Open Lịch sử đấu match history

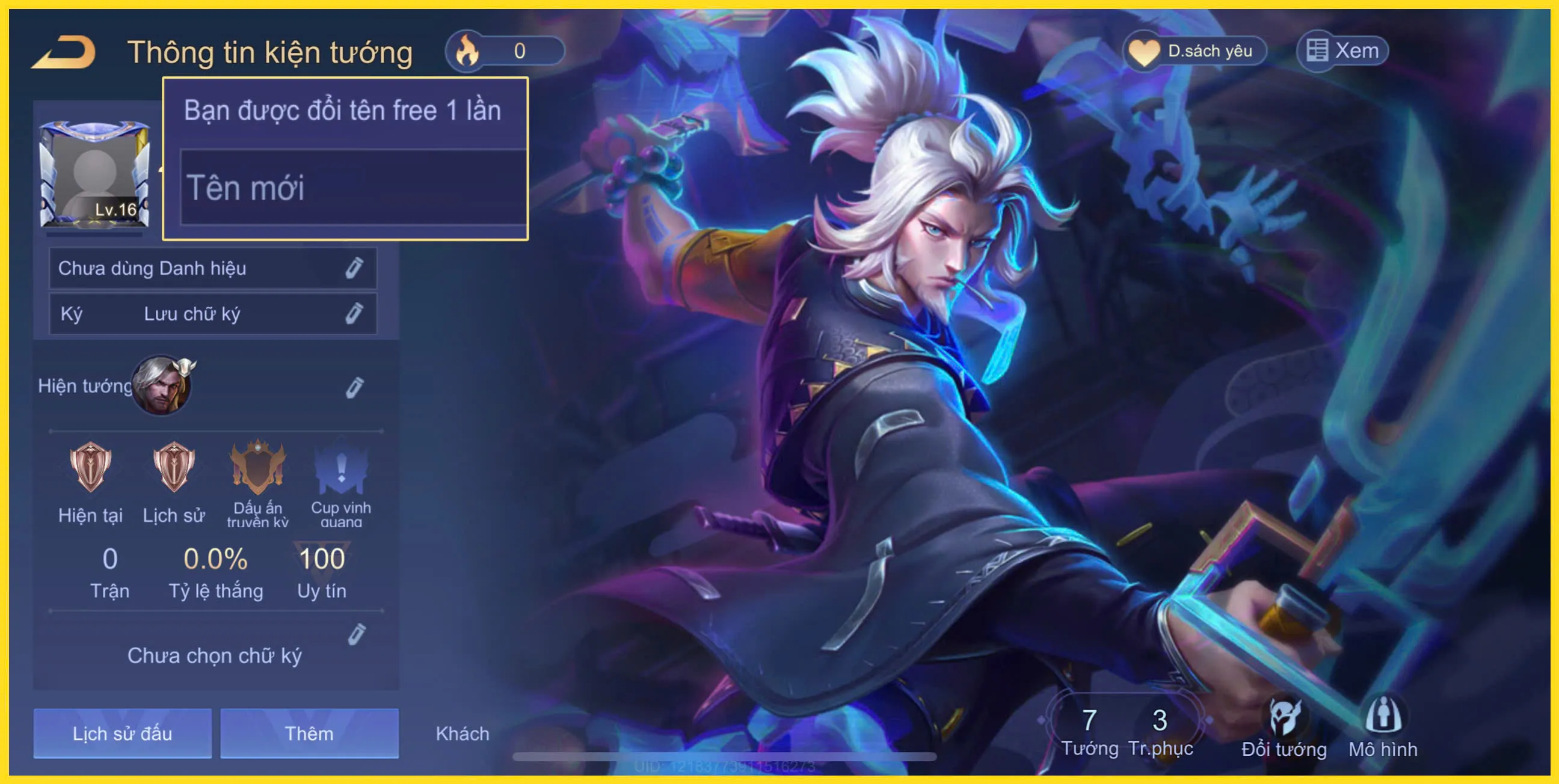122,733
